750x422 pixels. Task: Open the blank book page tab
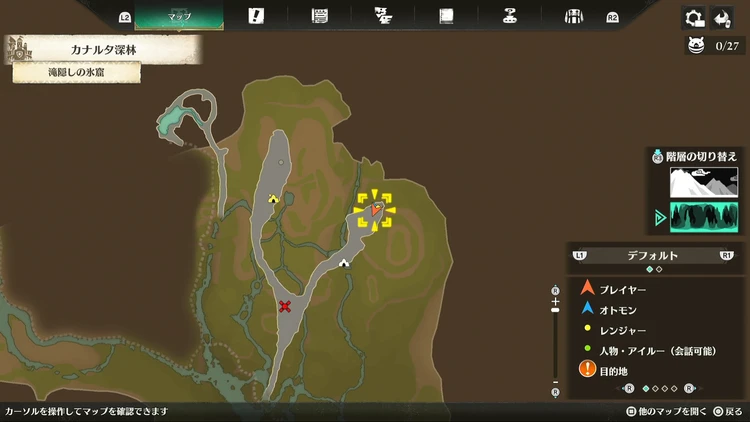coord(446,16)
